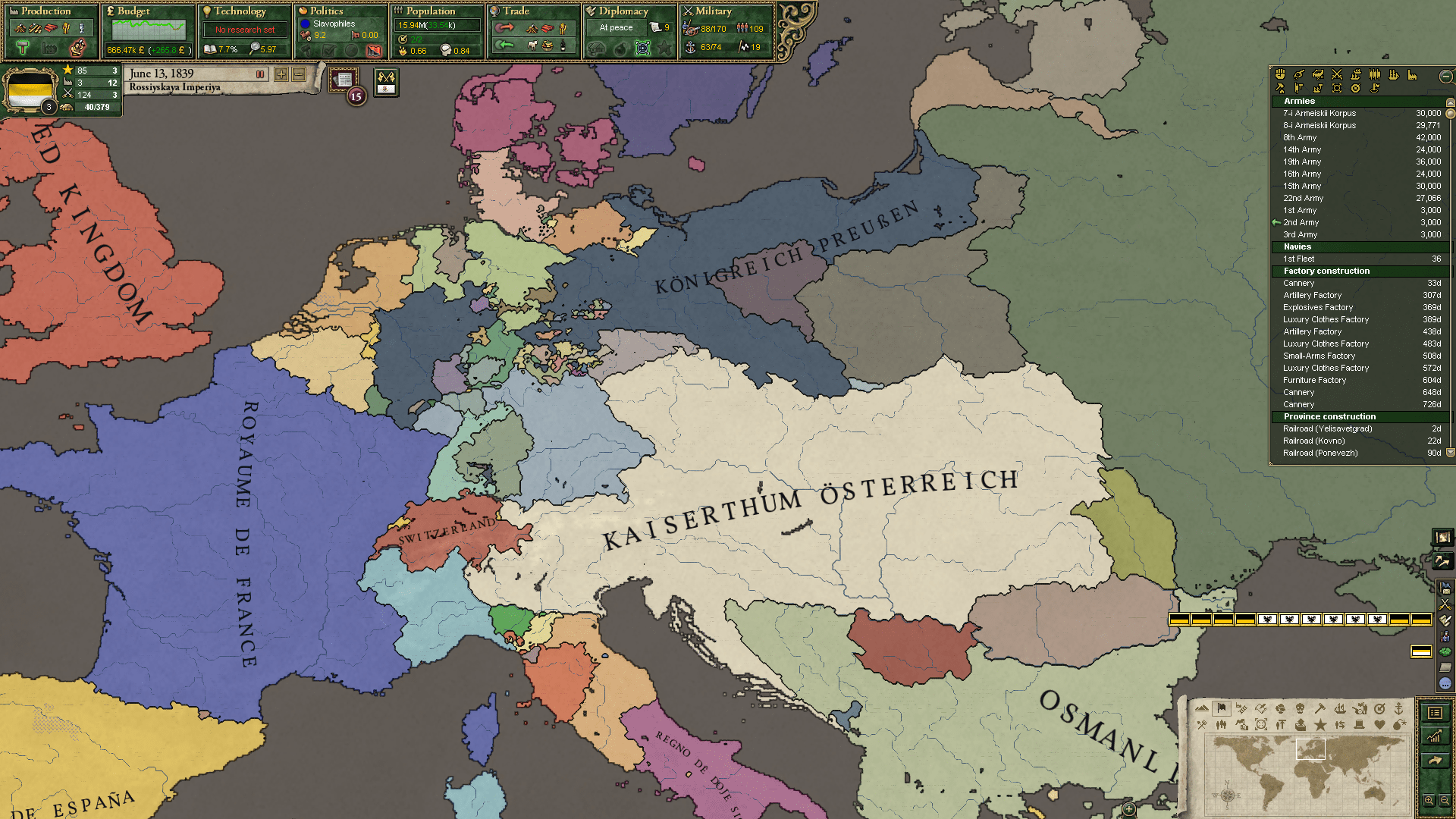Open the statistics chart icon next to the minimap
Screen dimensions: 1456x819
(x=1435, y=737)
